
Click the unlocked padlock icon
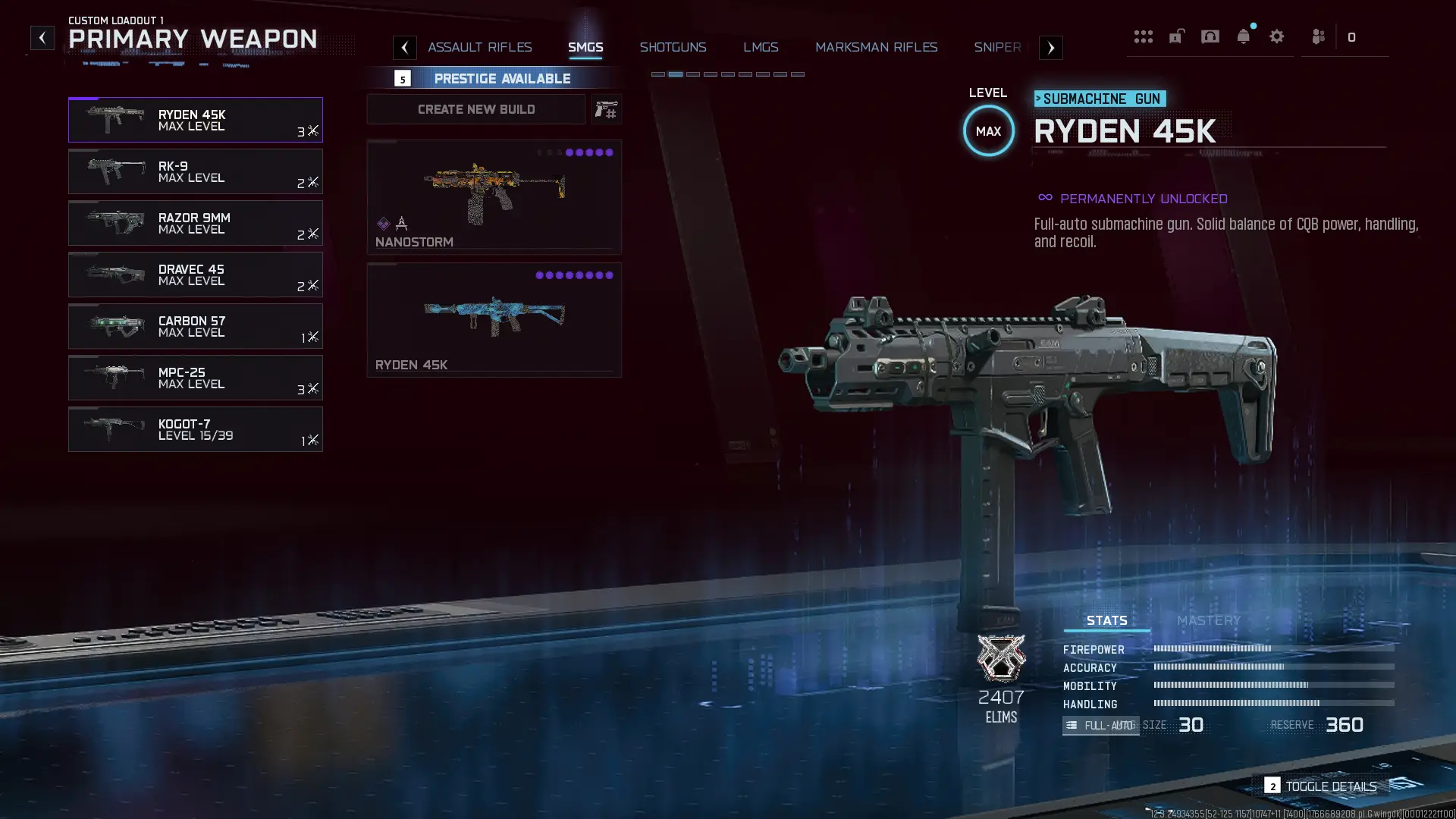pos(1177,36)
